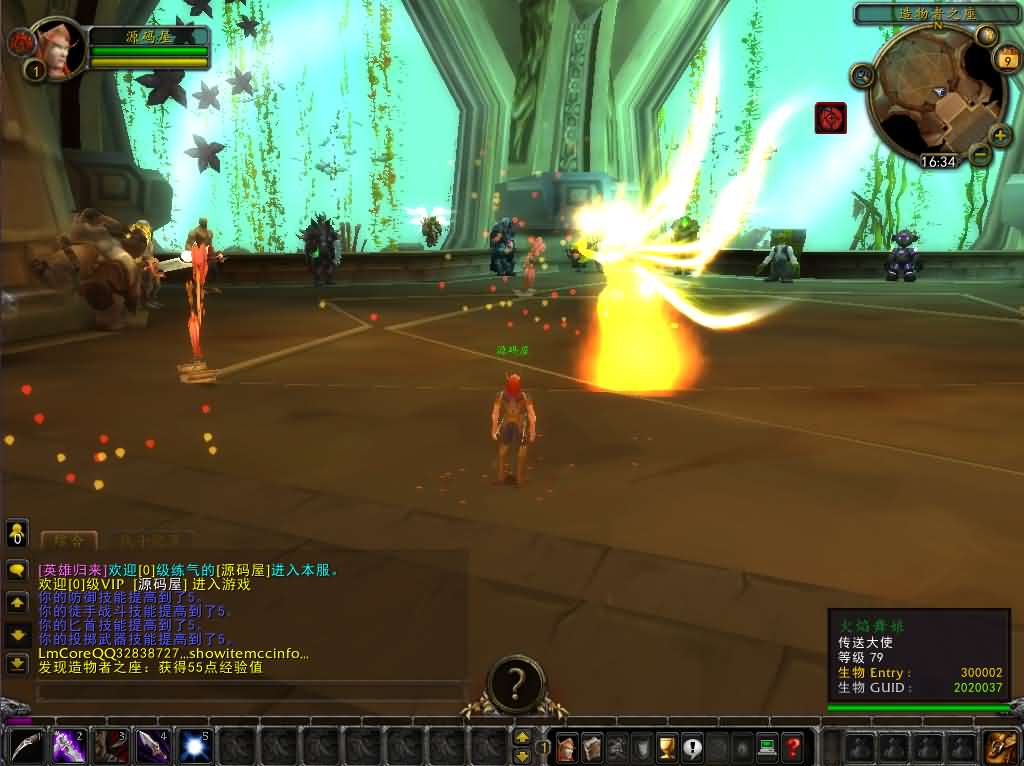The image size is (1024, 766).
Task: Activate the red-hooded ability in slot 3
Action: 110,746
